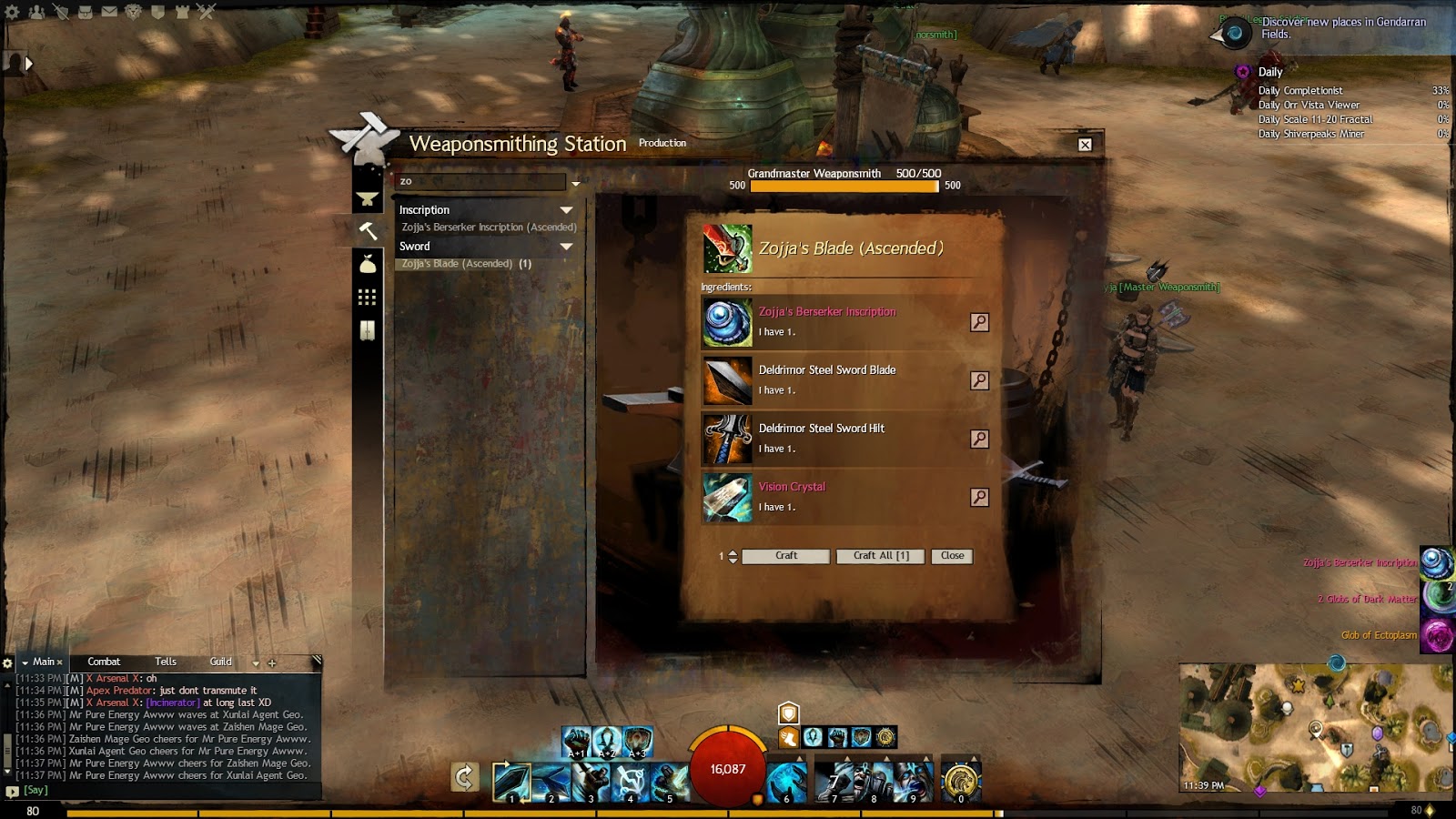Adjust the craft quantity stepper
1456x819 pixels.
point(733,556)
